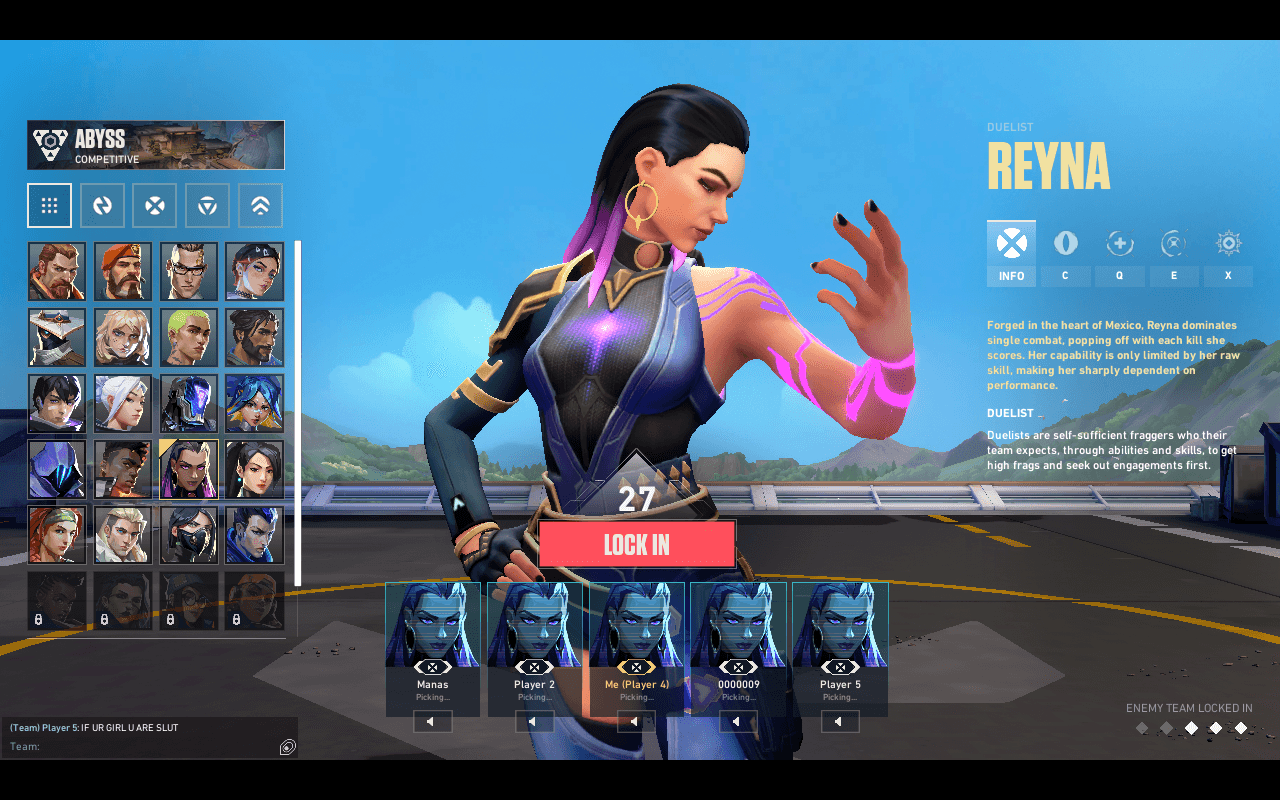
Task: Filter agents by the Duelist role
Action: (x=155, y=206)
